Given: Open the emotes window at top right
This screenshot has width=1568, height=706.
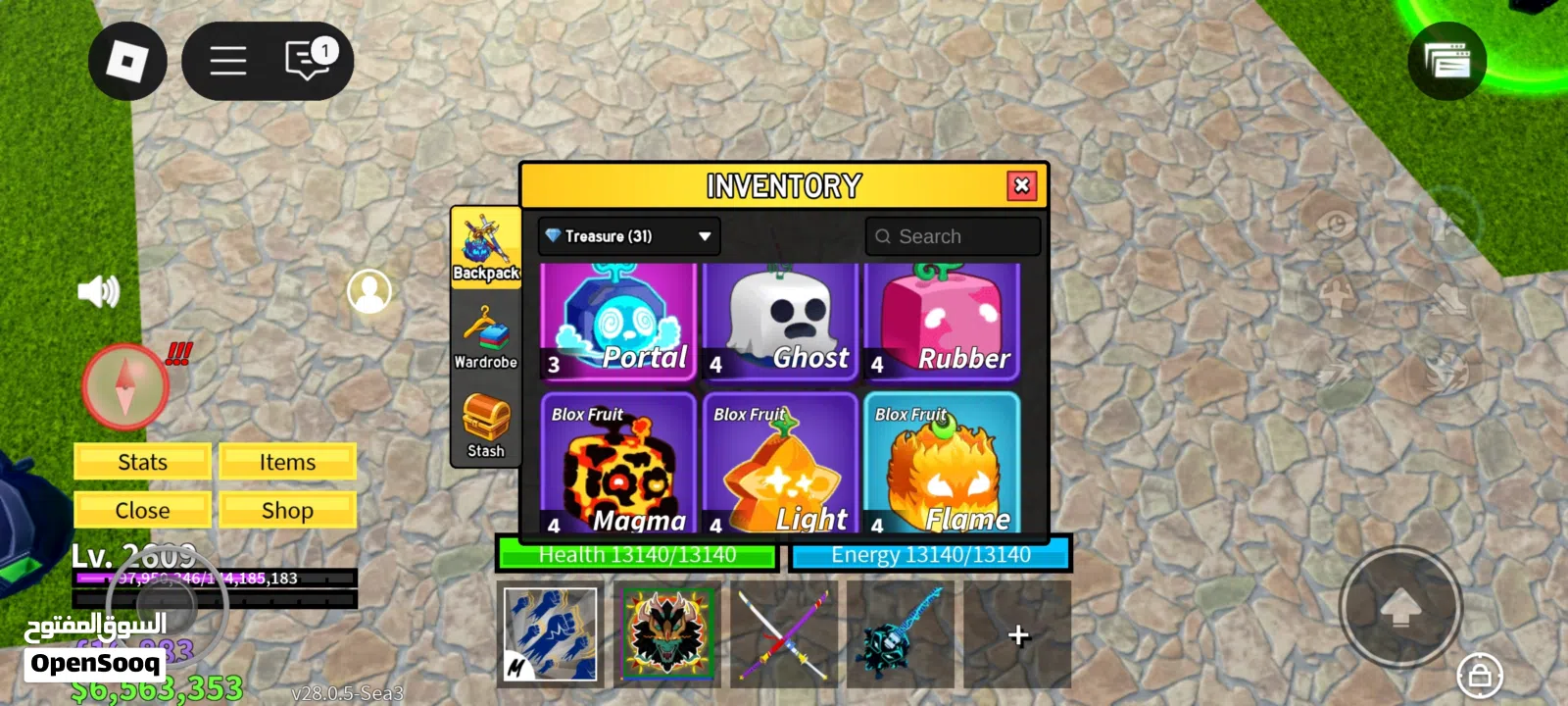Looking at the screenshot, I should (1447, 61).
